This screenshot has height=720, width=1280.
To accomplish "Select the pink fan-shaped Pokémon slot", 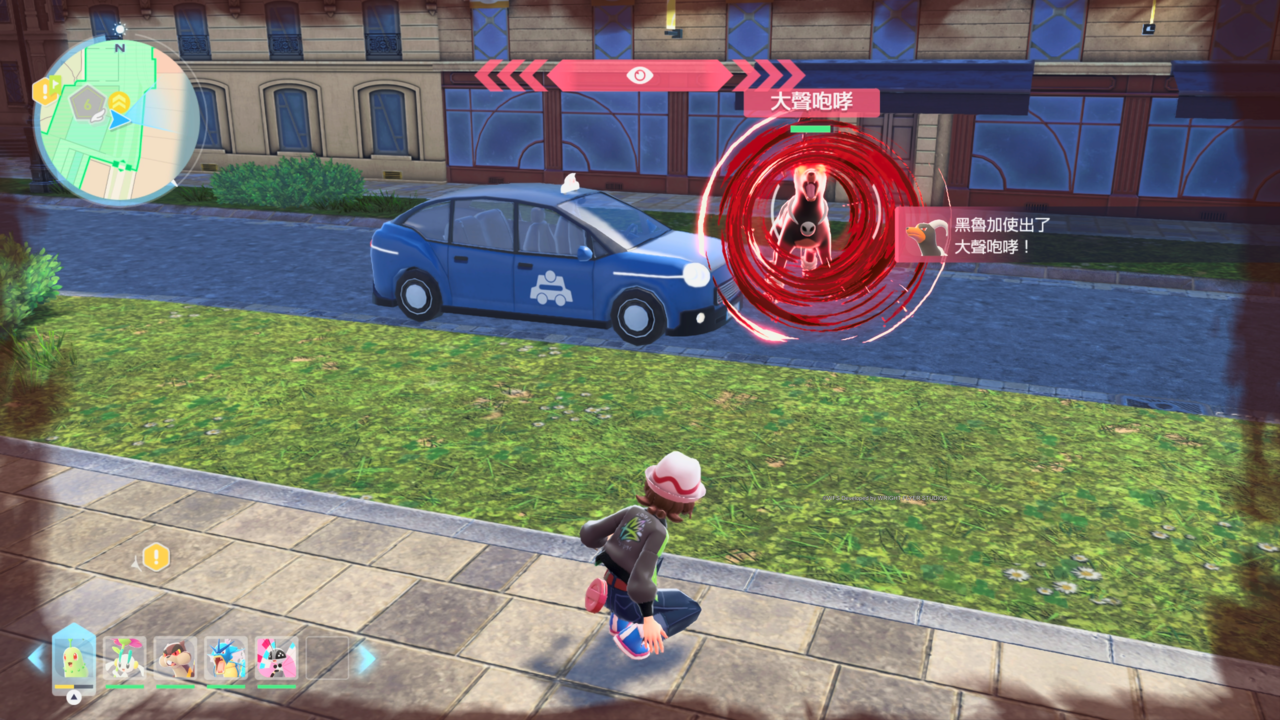I will point(276,659).
